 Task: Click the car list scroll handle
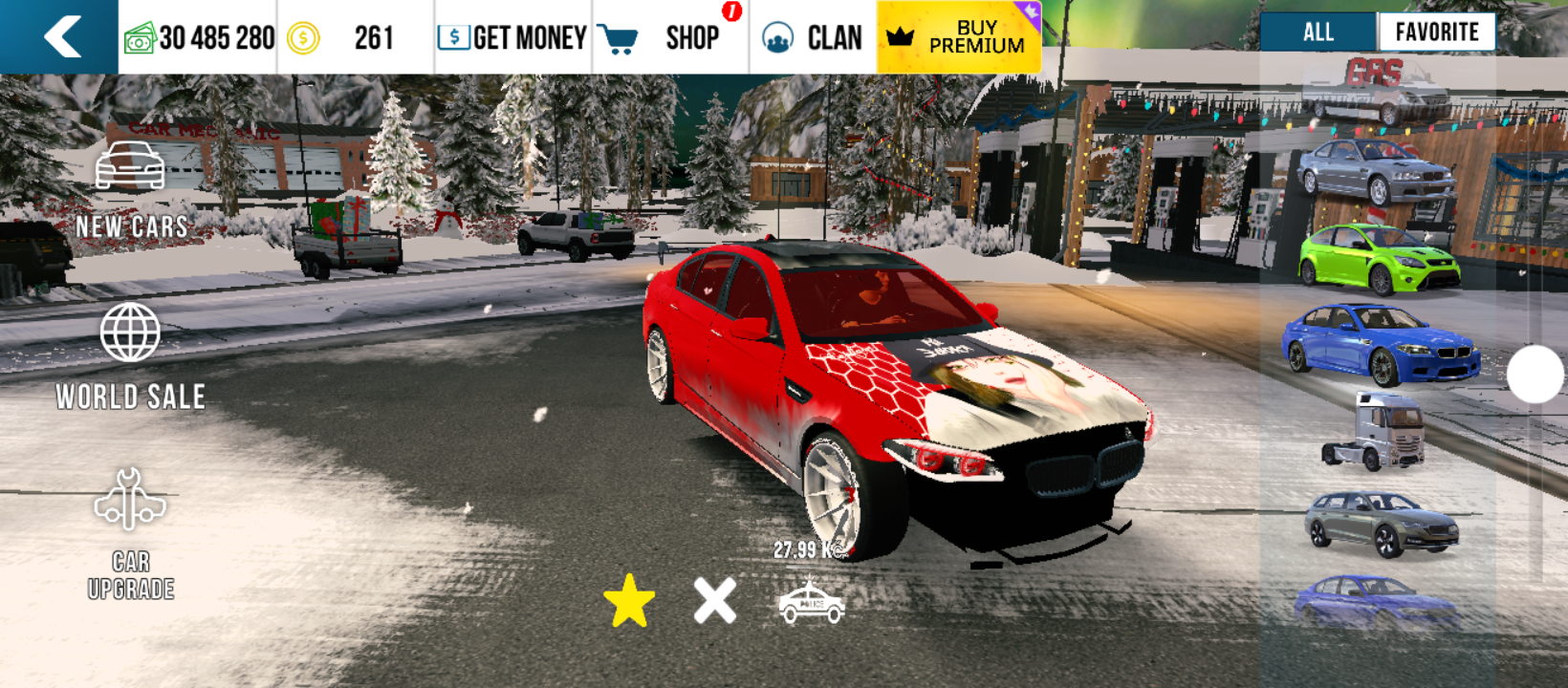(1535, 374)
